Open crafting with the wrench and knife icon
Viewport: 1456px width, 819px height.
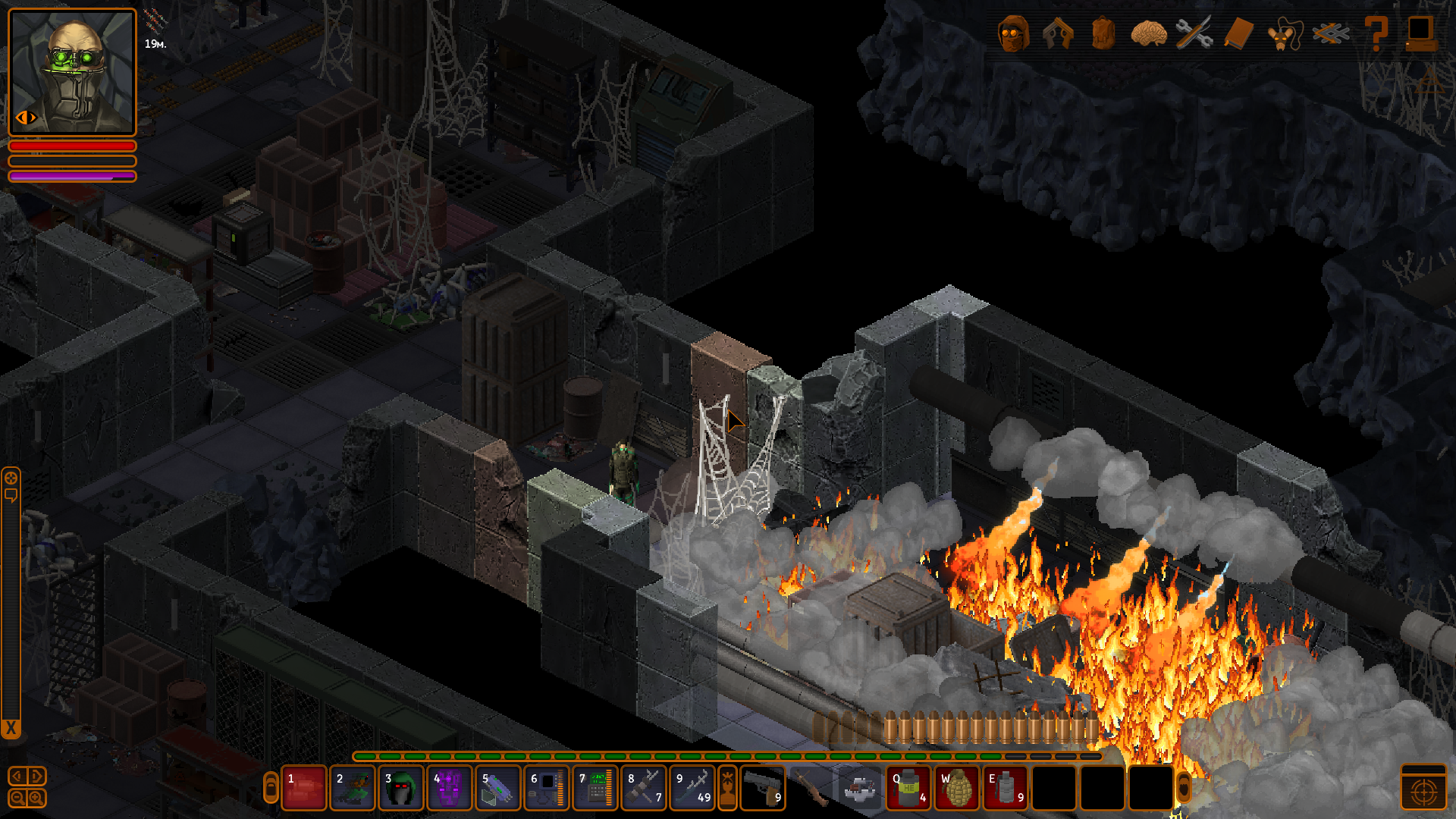pyautogui.click(x=1194, y=34)
